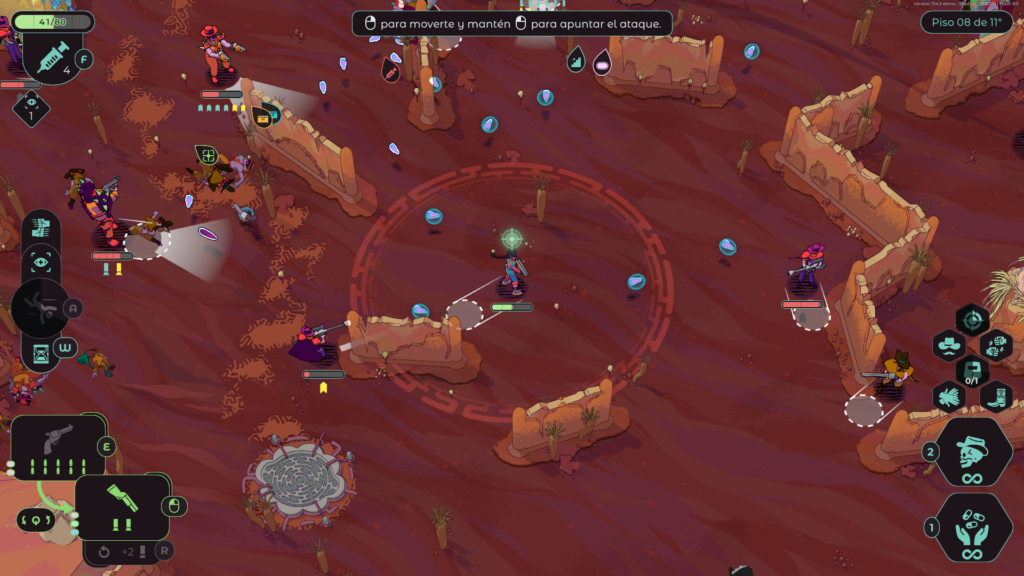1024x576 pixels.
Task: Click the fist bump perk hexagon
Action: pos(996,346)
